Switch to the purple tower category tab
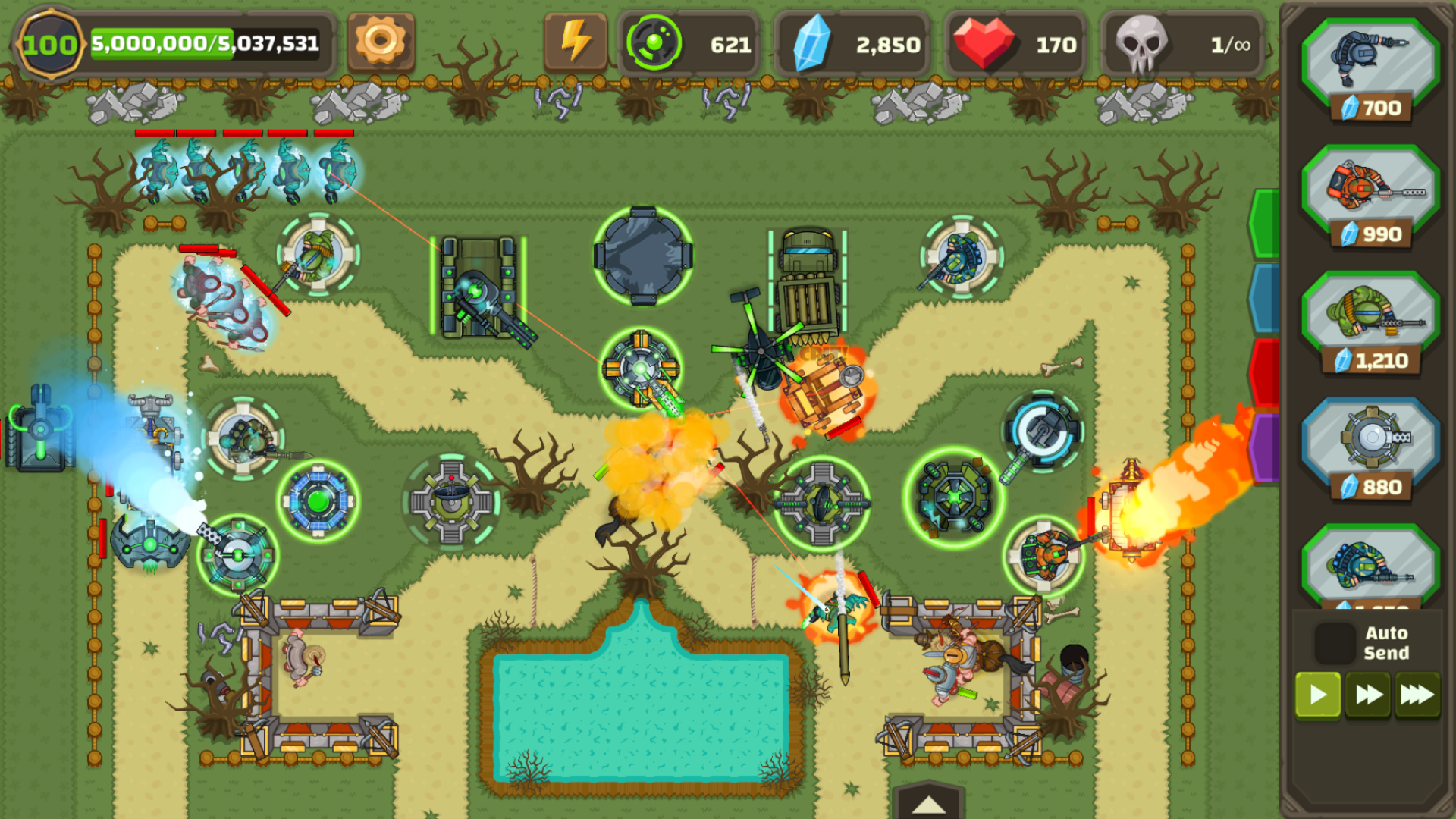 tap(1265, 447)
